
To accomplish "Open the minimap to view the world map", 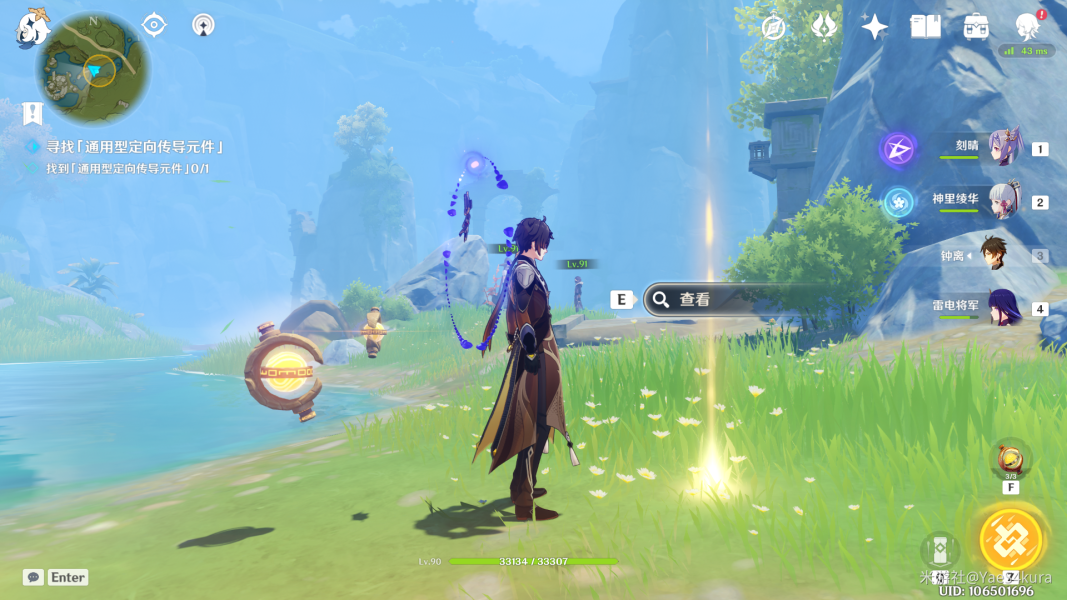I will (x=93, y=68).
